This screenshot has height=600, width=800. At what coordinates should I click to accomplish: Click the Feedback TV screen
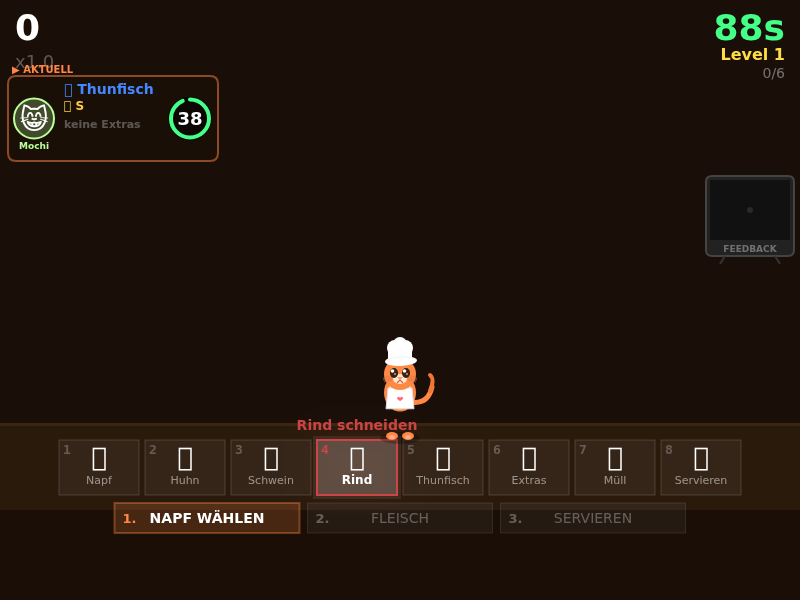pos(750,212)
